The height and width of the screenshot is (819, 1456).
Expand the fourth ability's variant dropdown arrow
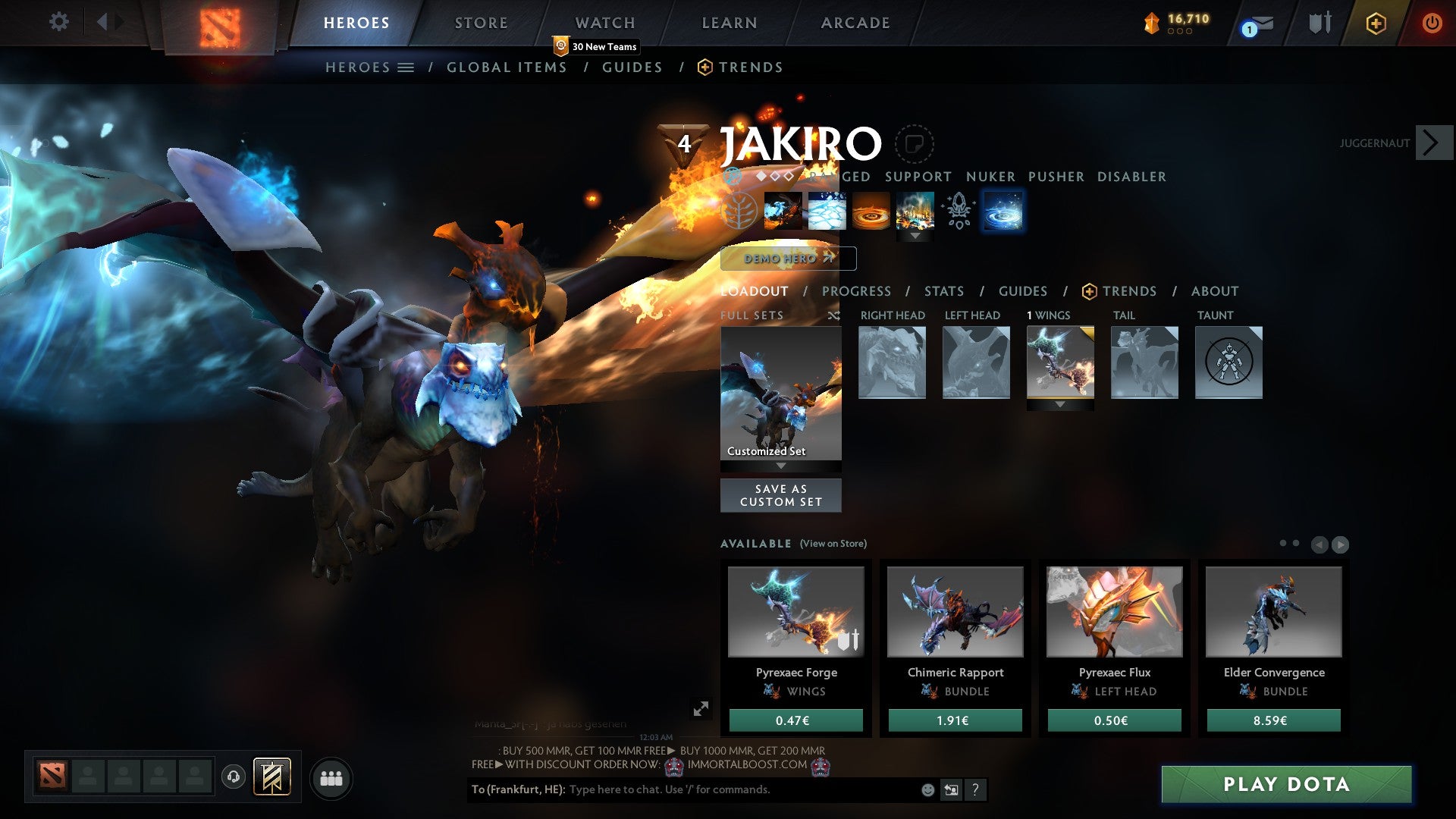click(916, 235)
